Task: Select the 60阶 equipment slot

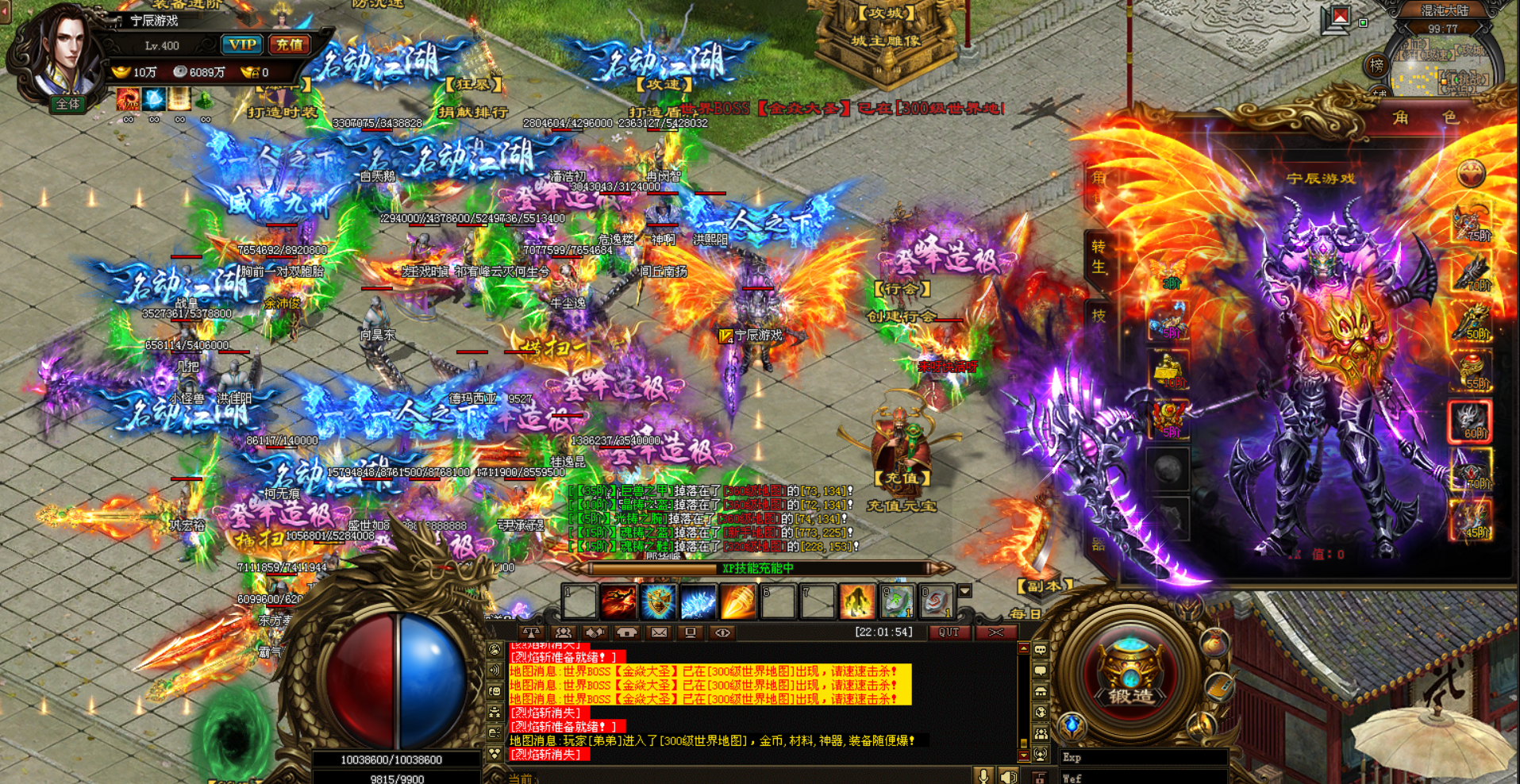Action: pyautogui.click(x=1470, y=421)
